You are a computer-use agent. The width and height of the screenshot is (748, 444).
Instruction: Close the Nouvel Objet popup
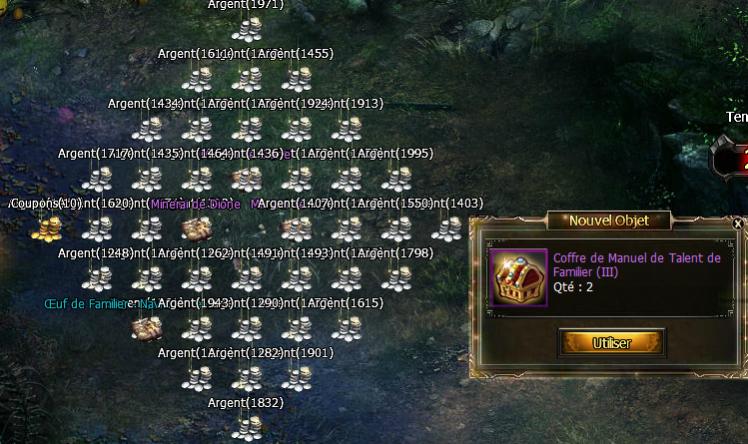(x=738, y=225)
